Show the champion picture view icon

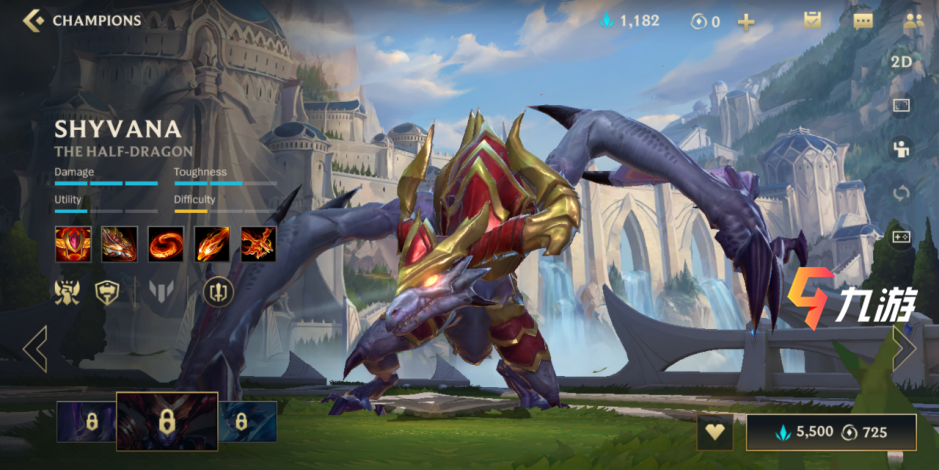[901, 105]
